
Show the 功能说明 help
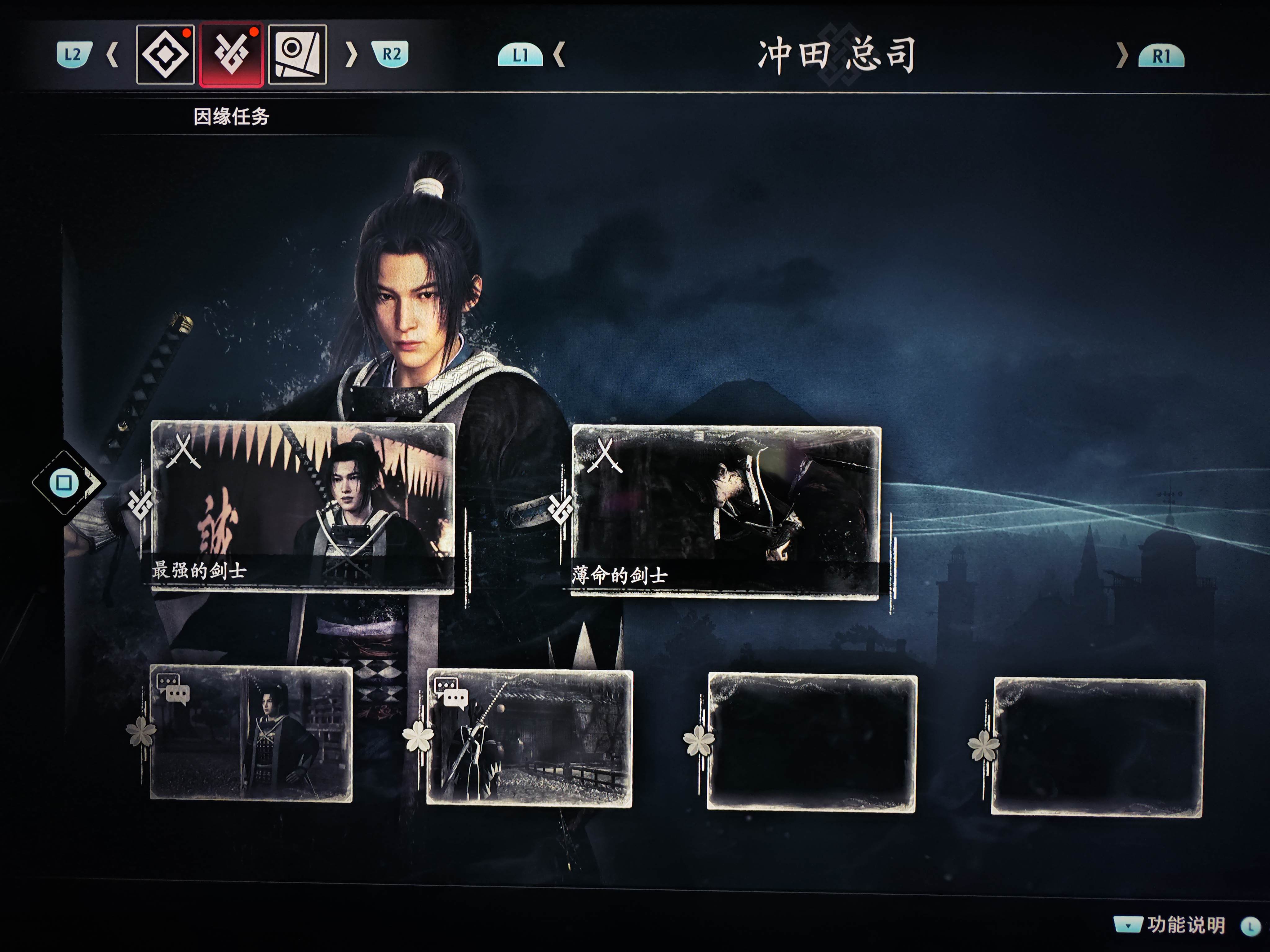[1185, 924]
